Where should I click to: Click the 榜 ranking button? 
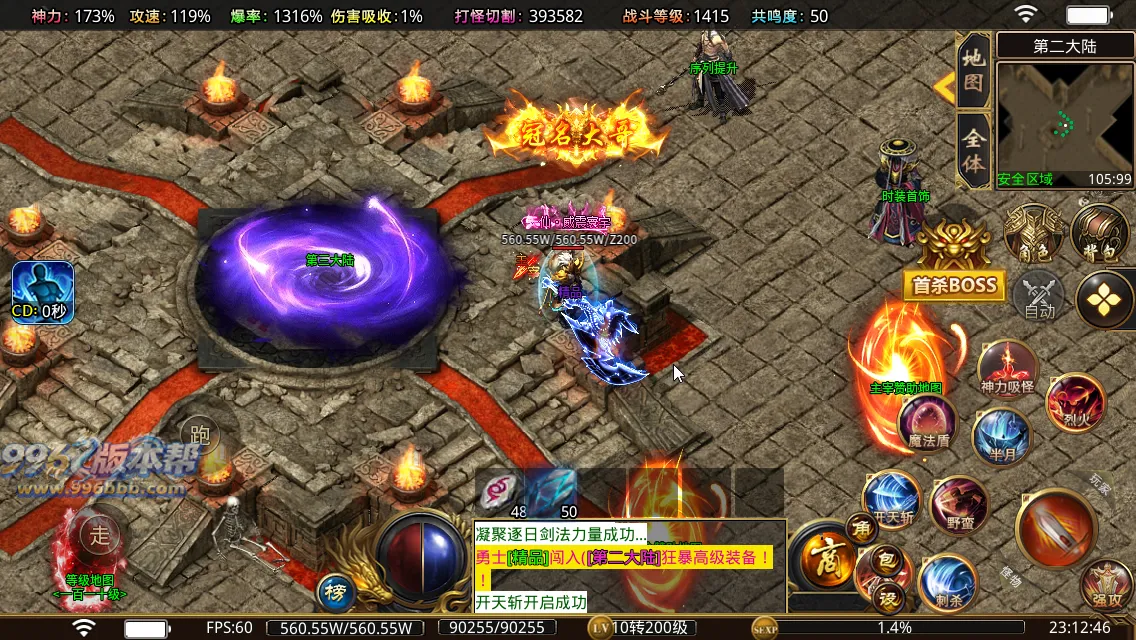(335, 592)
